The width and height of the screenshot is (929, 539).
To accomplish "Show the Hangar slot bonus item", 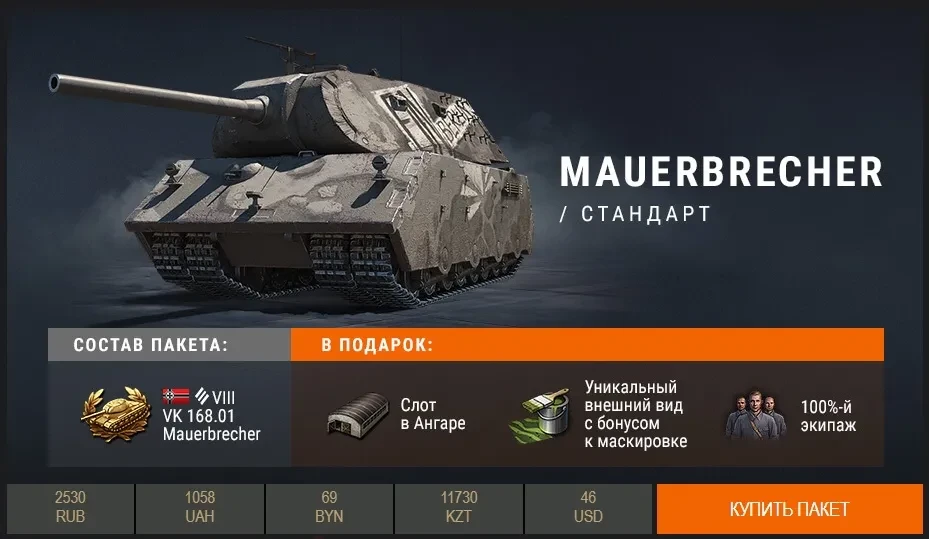I will [x=397, y=415].
